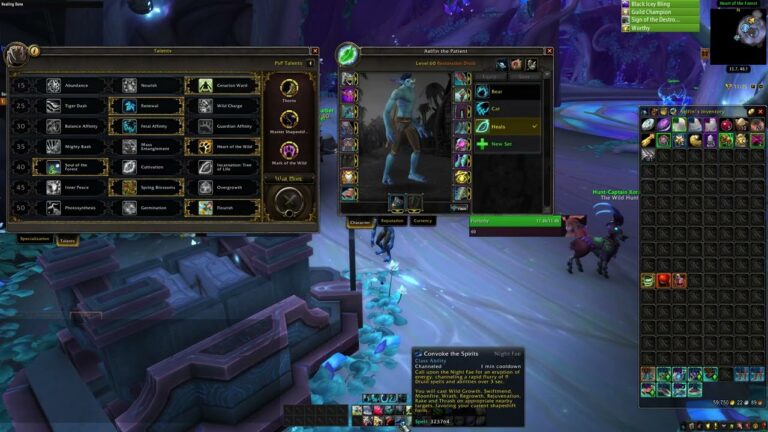
Task: Click the Mark of the Wild PvP talent
Action: coord(289,151)
